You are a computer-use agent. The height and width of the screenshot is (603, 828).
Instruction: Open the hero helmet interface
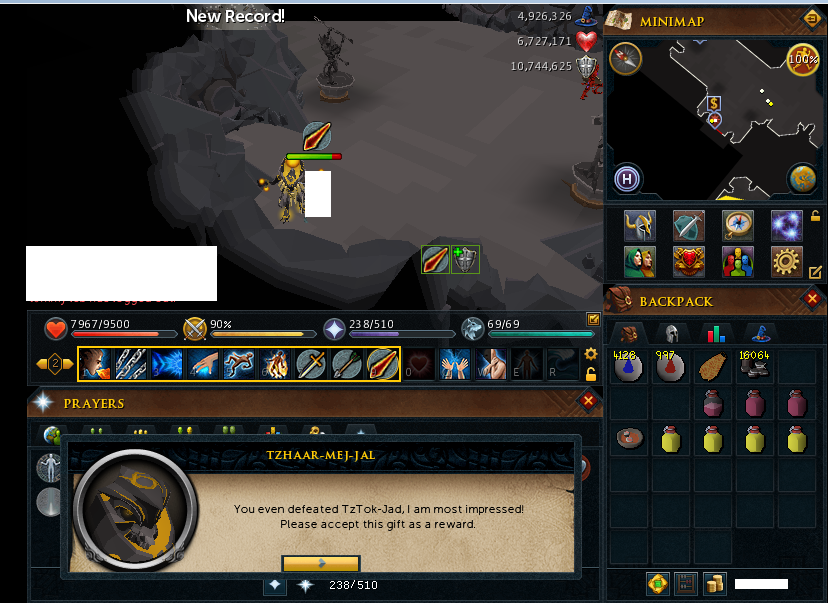(x=639, y=225)
